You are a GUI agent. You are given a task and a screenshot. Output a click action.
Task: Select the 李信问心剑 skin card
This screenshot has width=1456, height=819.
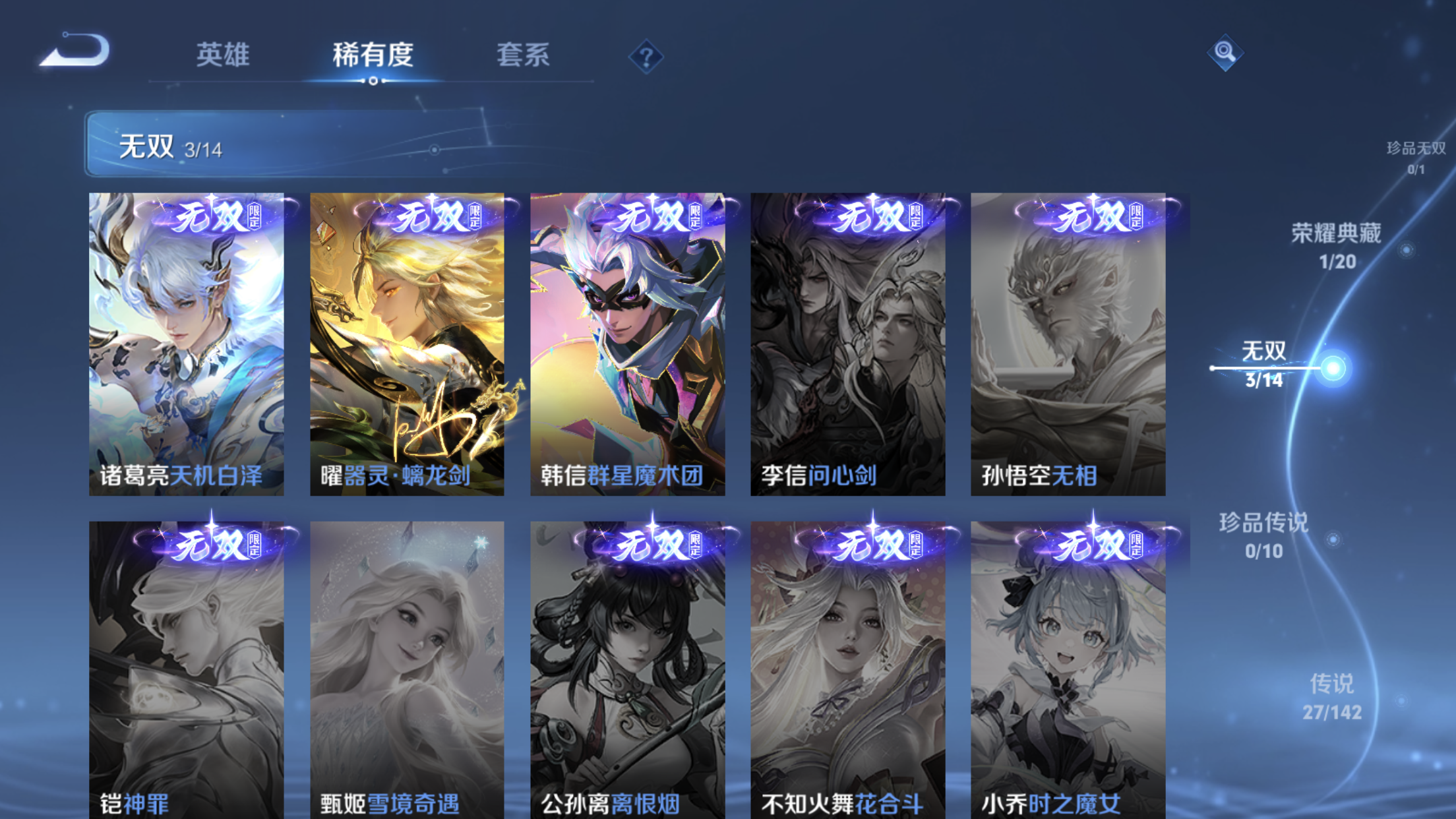pyautogui.click(x=847, y=343)
